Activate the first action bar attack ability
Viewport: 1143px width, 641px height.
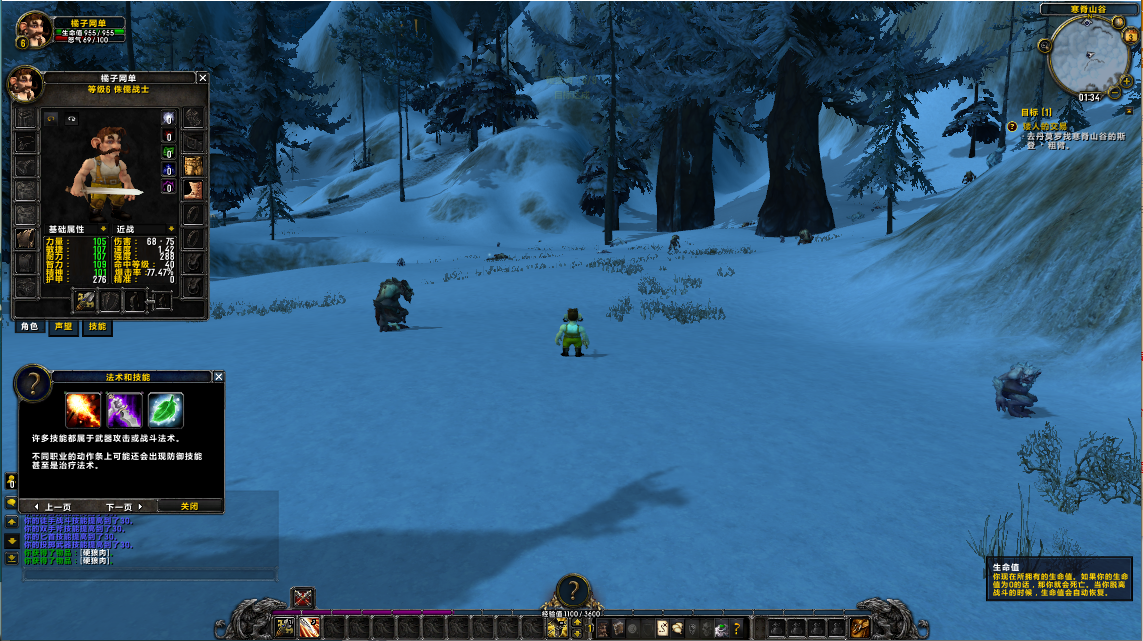pyautogui.click(x=286, y=628)
